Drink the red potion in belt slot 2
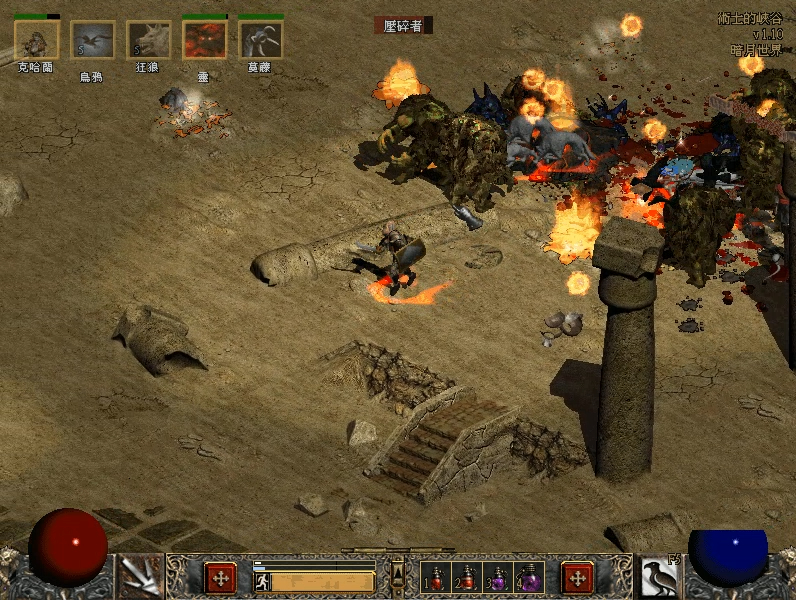 click(x=464, y=577)
